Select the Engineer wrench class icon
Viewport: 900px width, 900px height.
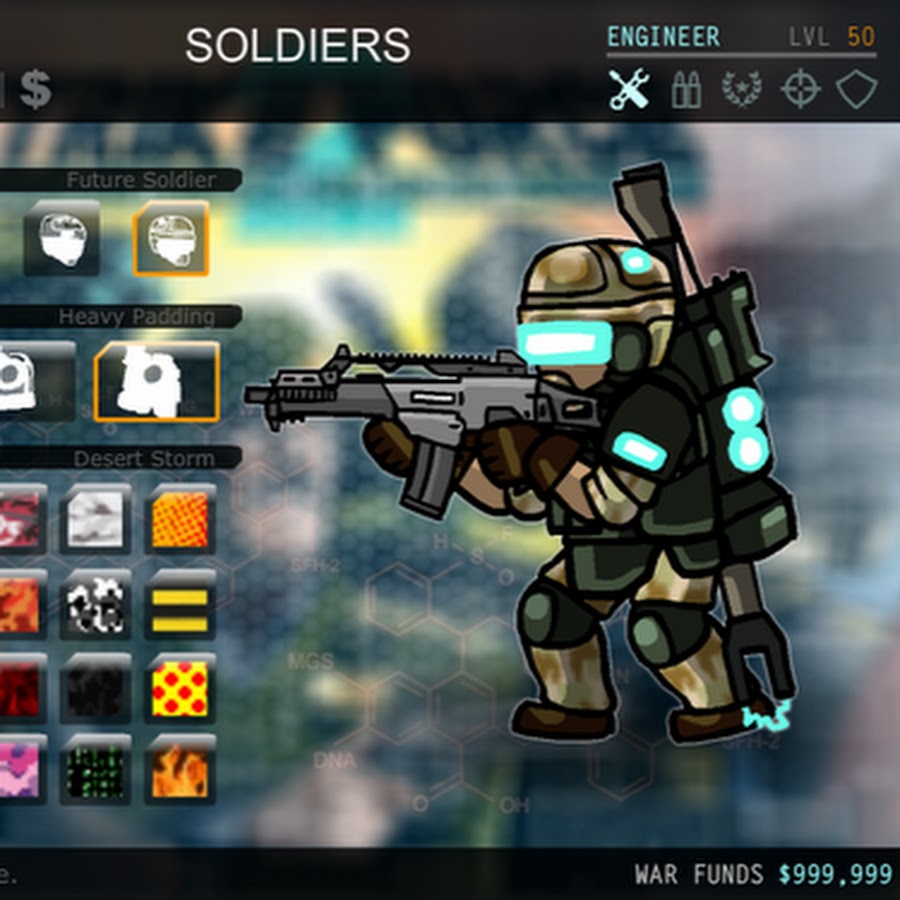pyautogui.click(x=629, y=90)
